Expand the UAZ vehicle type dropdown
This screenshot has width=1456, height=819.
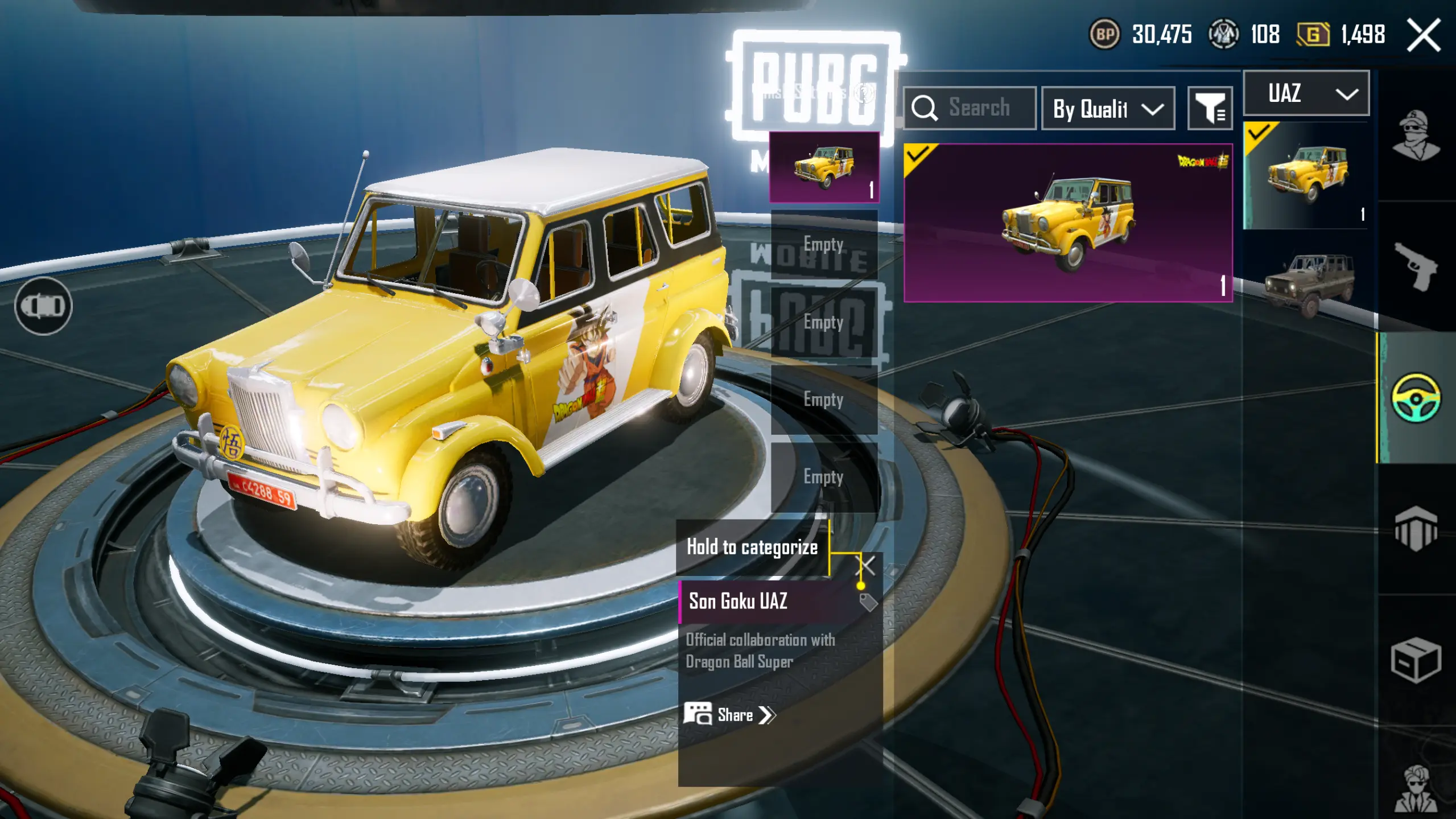(1306, 93)
